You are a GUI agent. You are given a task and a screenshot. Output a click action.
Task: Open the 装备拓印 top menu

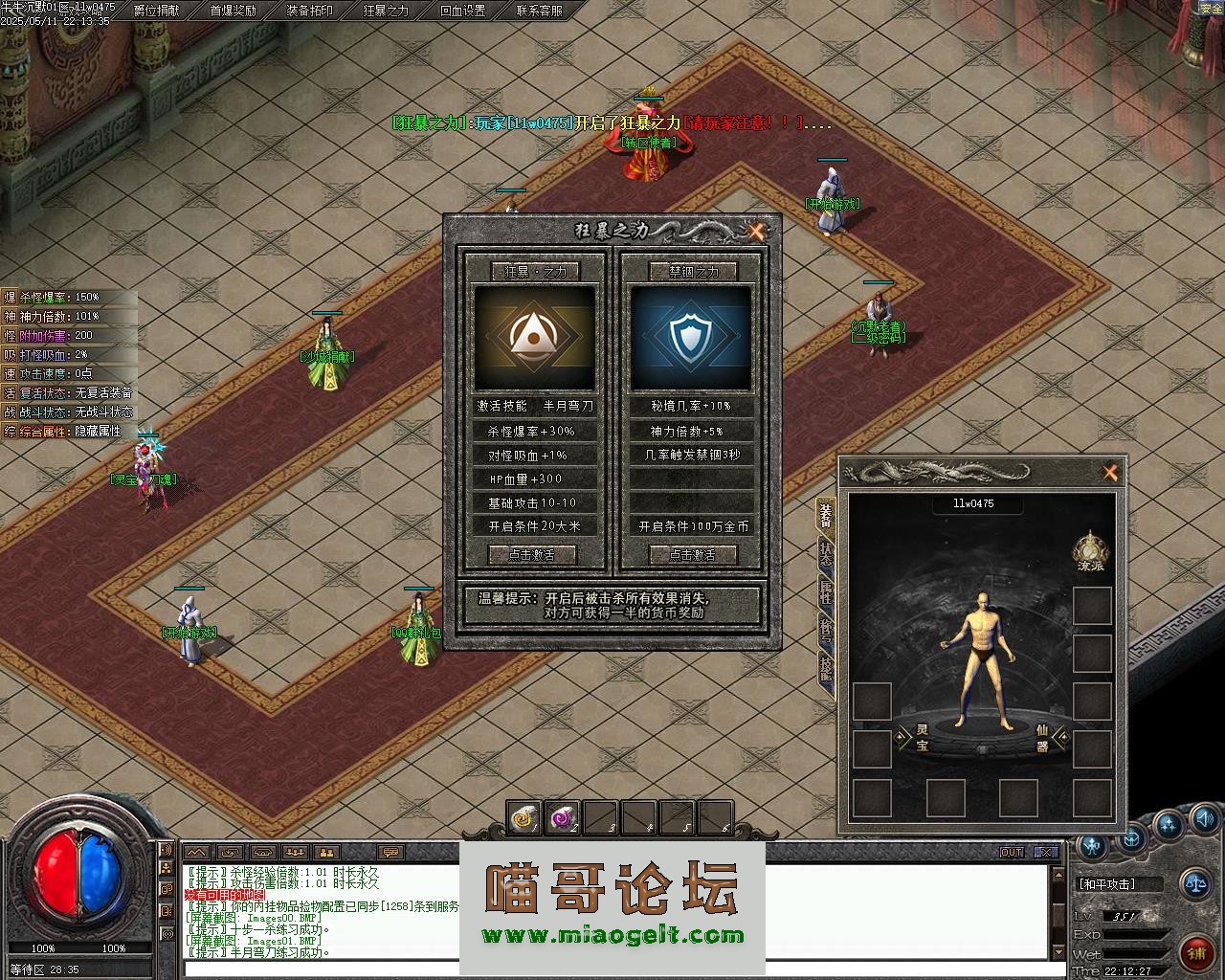pos(309,11)
